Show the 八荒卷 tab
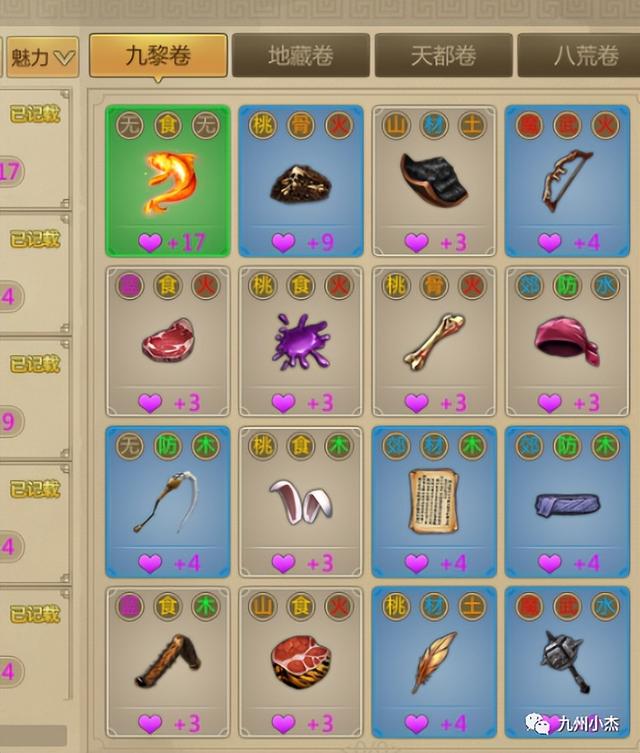 point(582,56)
